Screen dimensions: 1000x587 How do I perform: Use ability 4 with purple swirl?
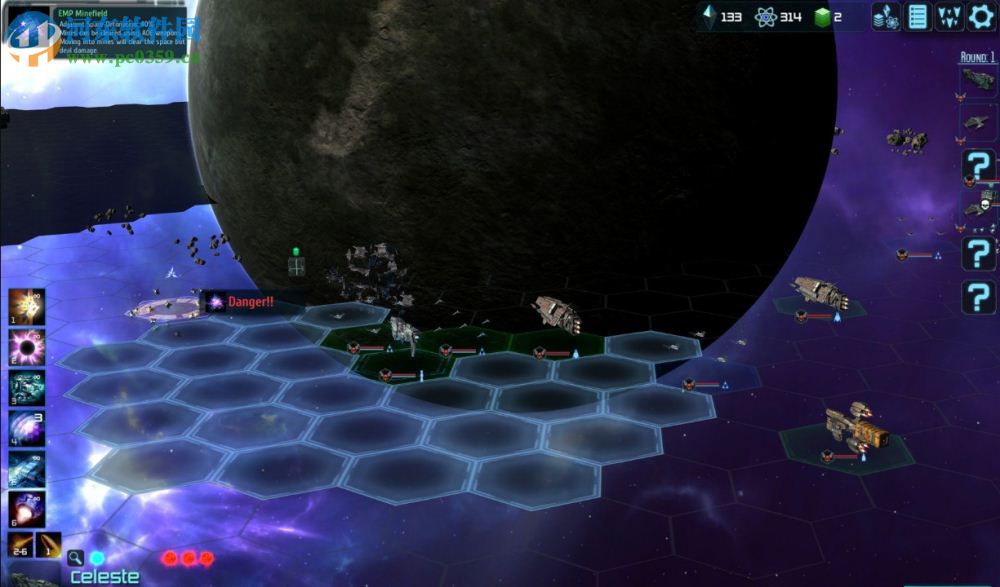pyautogui.click(x=26, y=427)
